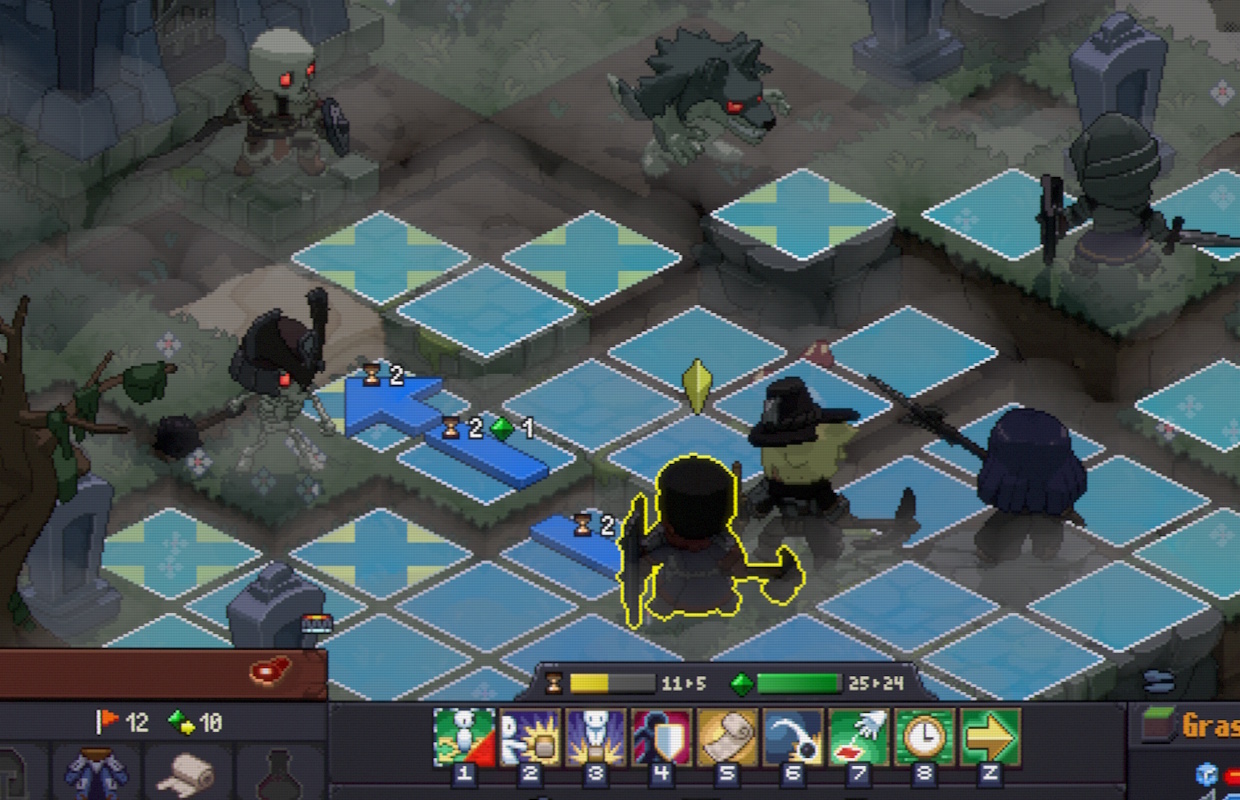Image resolution: width=1240 pixels, height=800 pixels.
Task: Use the ground slam ability in slot 3
Action: 596,737
